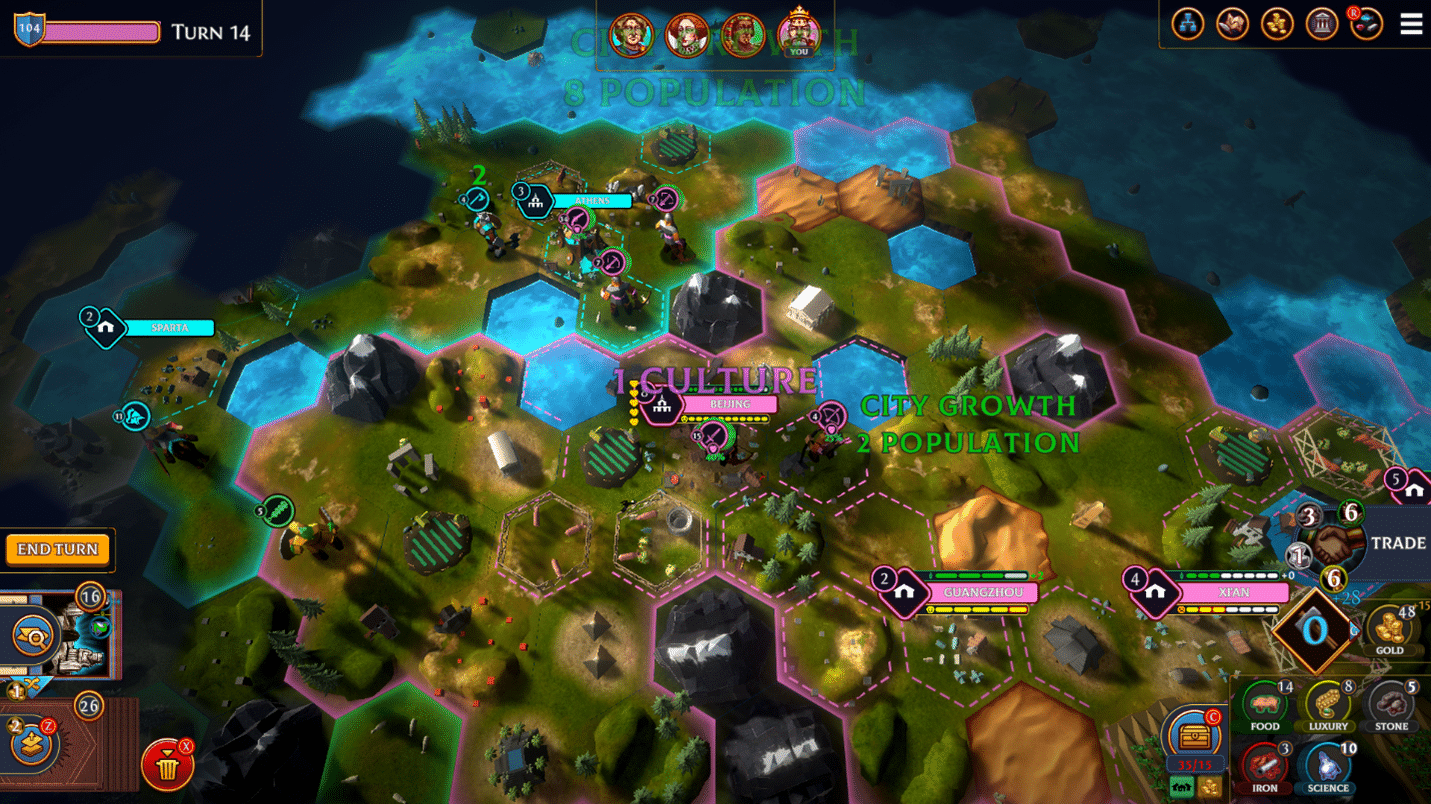
Task: Open the gold coins economy icon
Action: pos(1277,23)
